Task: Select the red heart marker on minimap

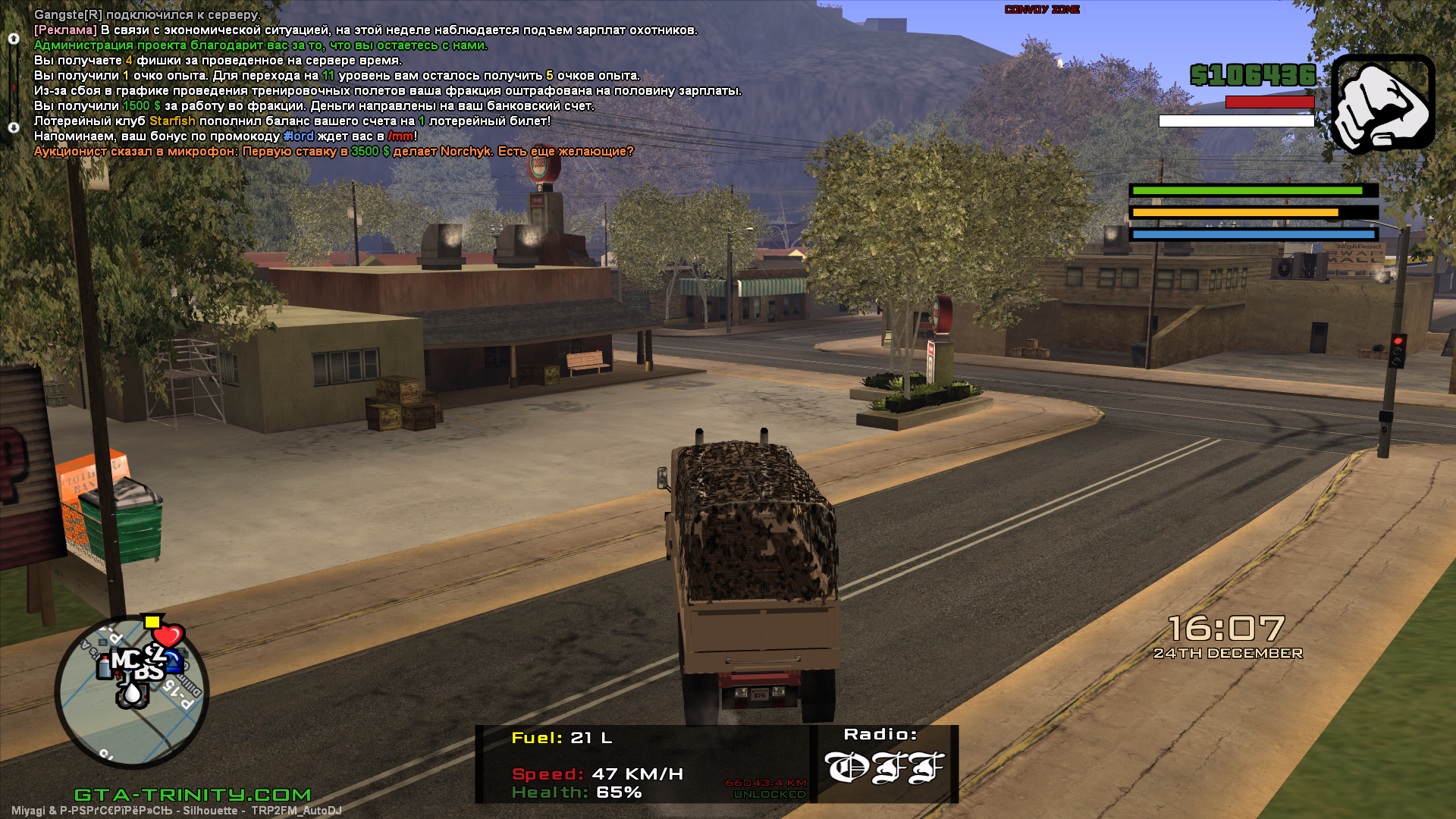Action: tap(168, 636)
